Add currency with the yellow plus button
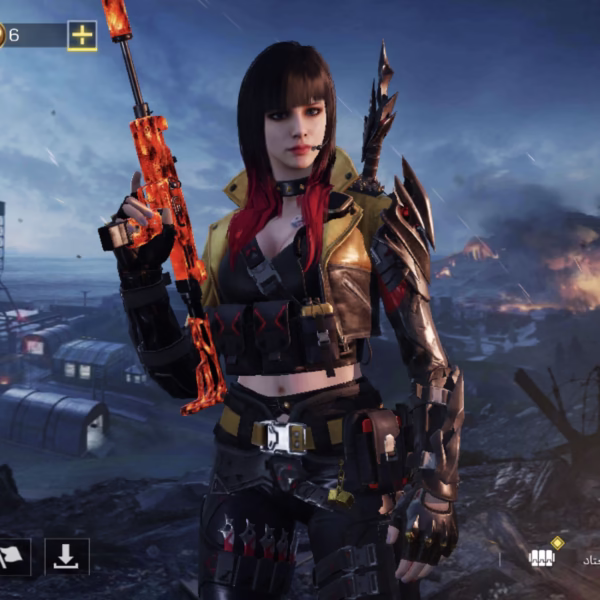Screen dimensions: 600x600 (x=82, y=36)
